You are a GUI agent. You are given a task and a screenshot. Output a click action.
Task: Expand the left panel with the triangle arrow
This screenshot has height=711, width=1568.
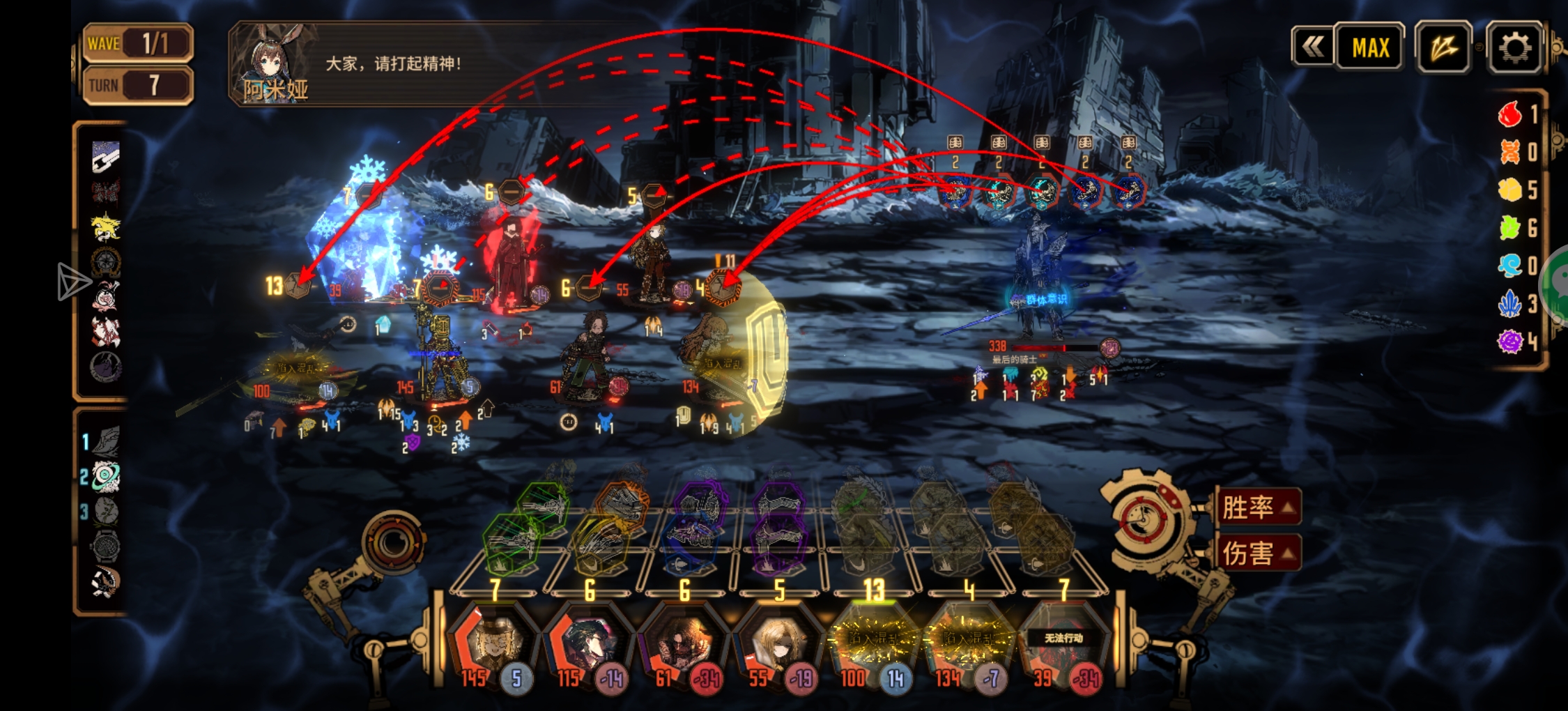[72, 282]
